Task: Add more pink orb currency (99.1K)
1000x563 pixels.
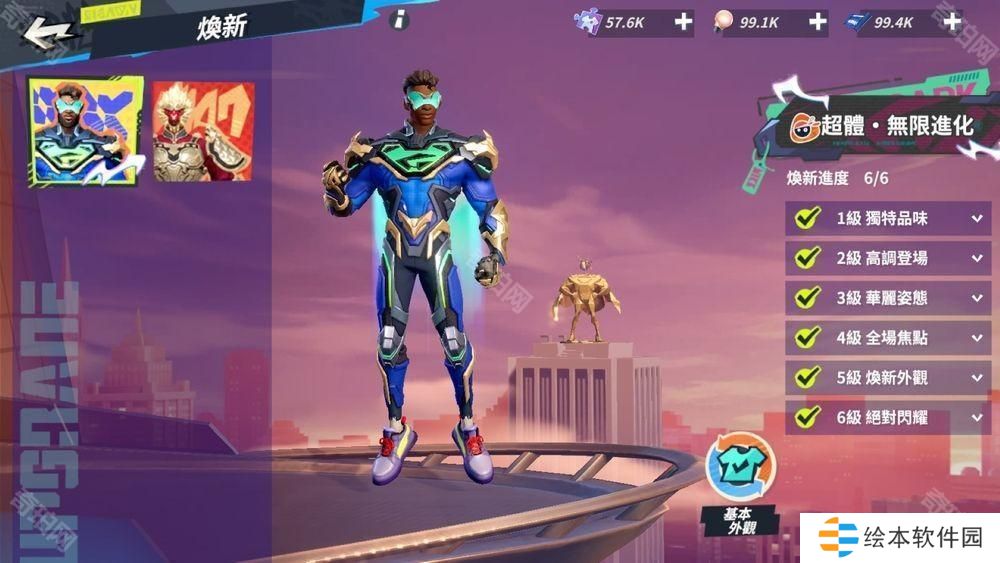Action: click(817, 22)
